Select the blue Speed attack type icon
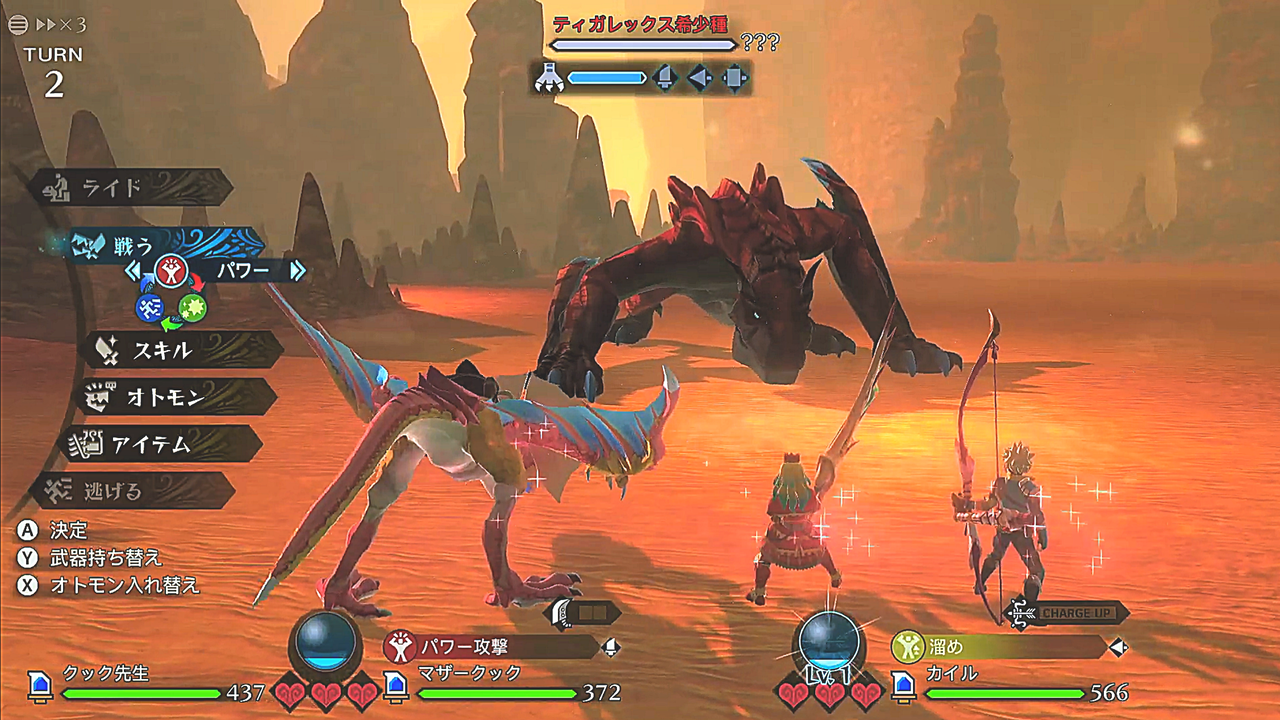 [x=149, y=308]
